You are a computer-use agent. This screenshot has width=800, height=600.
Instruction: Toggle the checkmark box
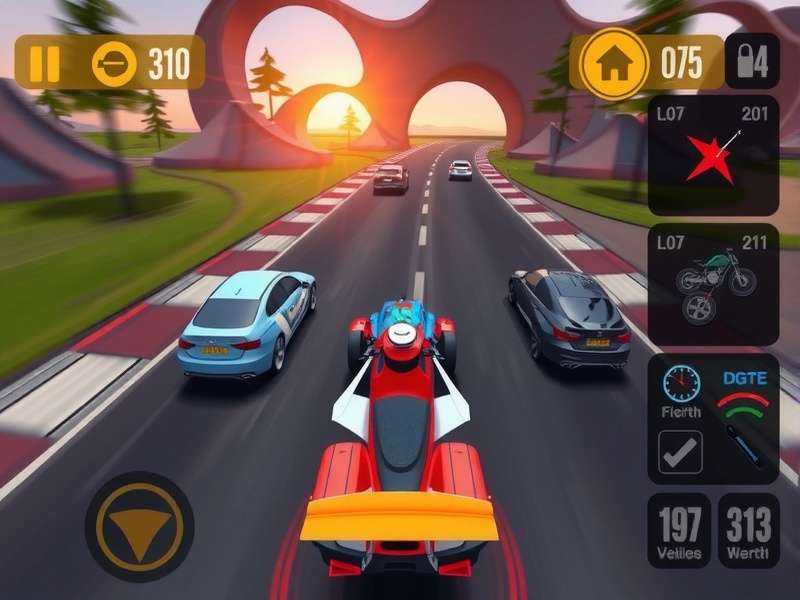click(x=680, y=452)
